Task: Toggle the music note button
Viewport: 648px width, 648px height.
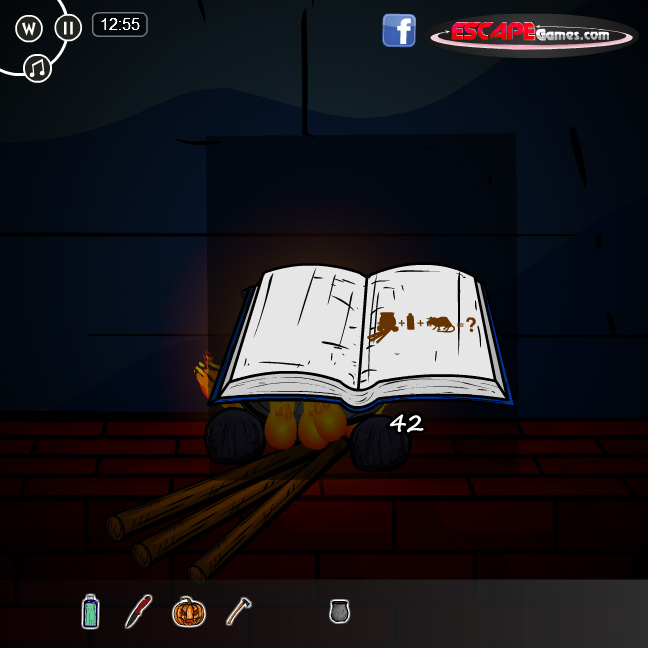Action: tap(38, 68)
